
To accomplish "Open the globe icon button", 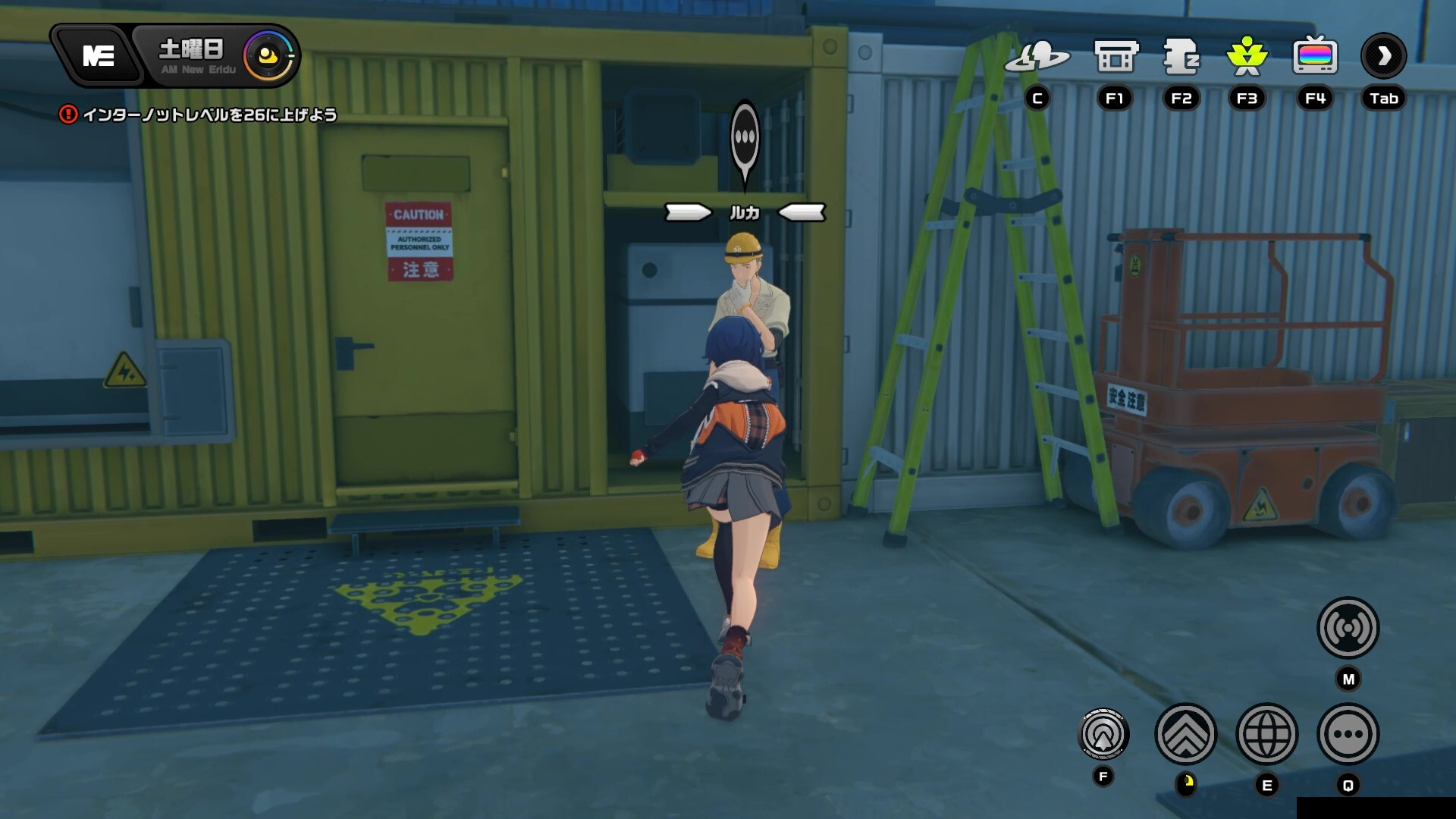I will click(x=1266, y=734).
